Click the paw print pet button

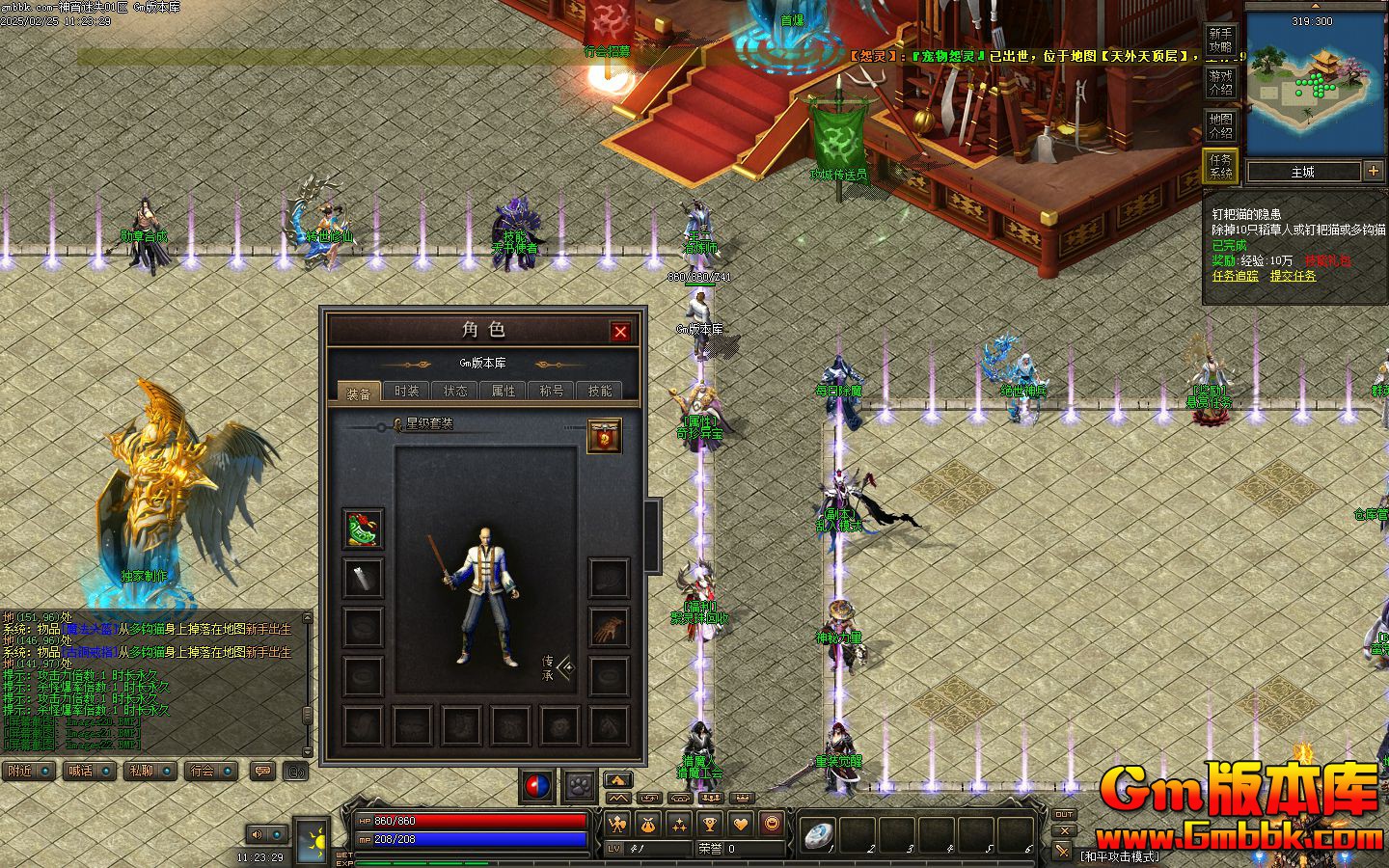(x=580, y=786)
